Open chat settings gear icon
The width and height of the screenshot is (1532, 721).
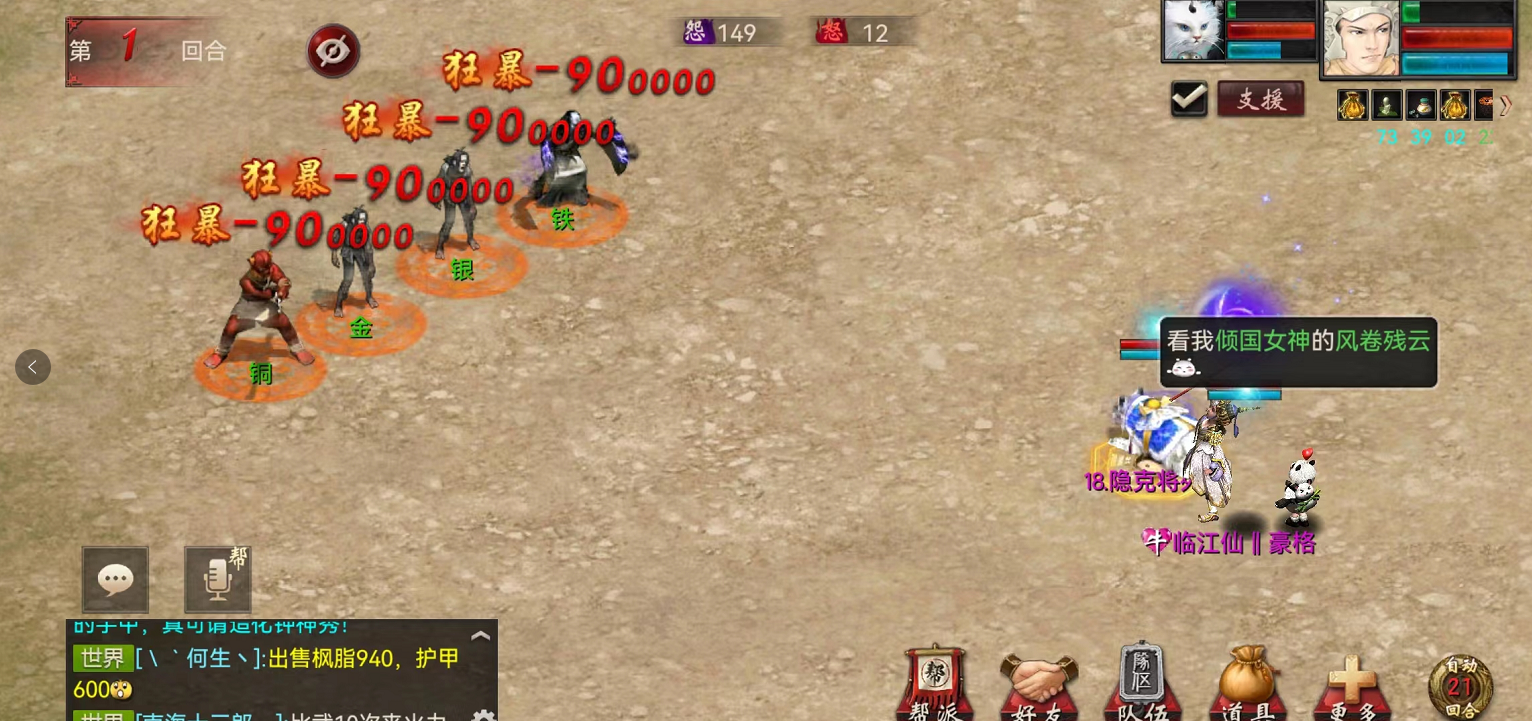tap(483, 715)
